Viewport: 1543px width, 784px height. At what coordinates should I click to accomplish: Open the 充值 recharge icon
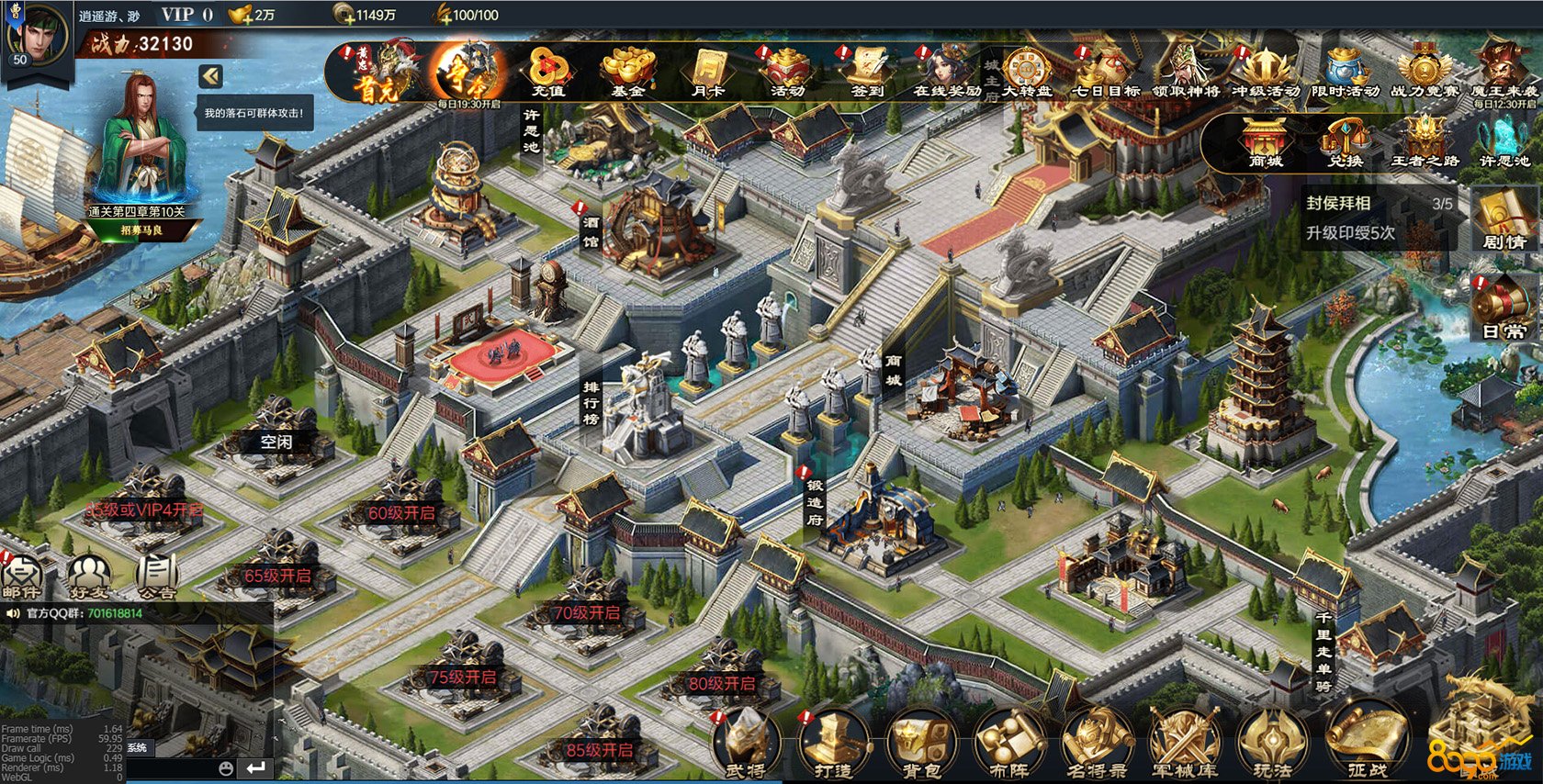point(548,72)
